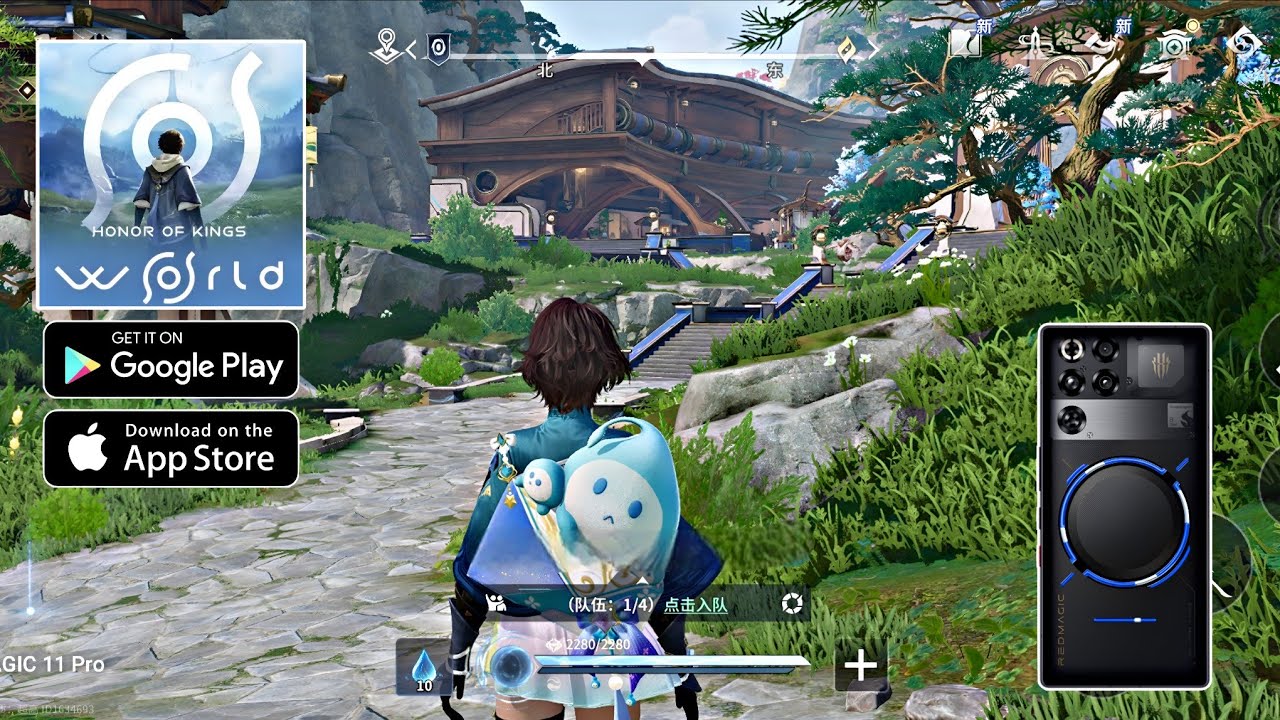The width and height of the screenshot is (1280, 720).
Task: Click the Get it on Google Play badge
Action: click(x=171, y=360)
